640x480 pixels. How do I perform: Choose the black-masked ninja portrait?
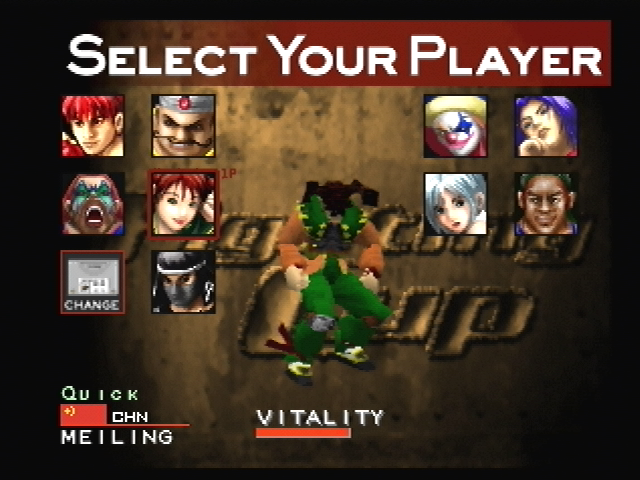[x=183, y=282]
